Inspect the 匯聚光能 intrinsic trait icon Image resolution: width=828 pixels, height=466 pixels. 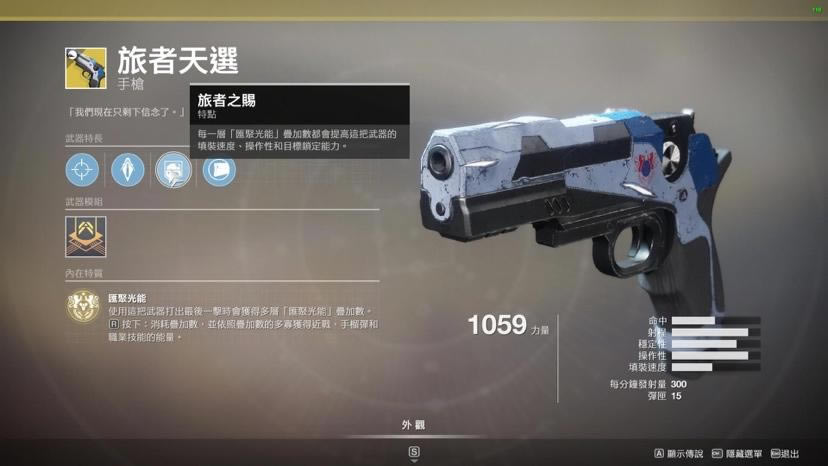pyautogui.click(x=83, y=306)
